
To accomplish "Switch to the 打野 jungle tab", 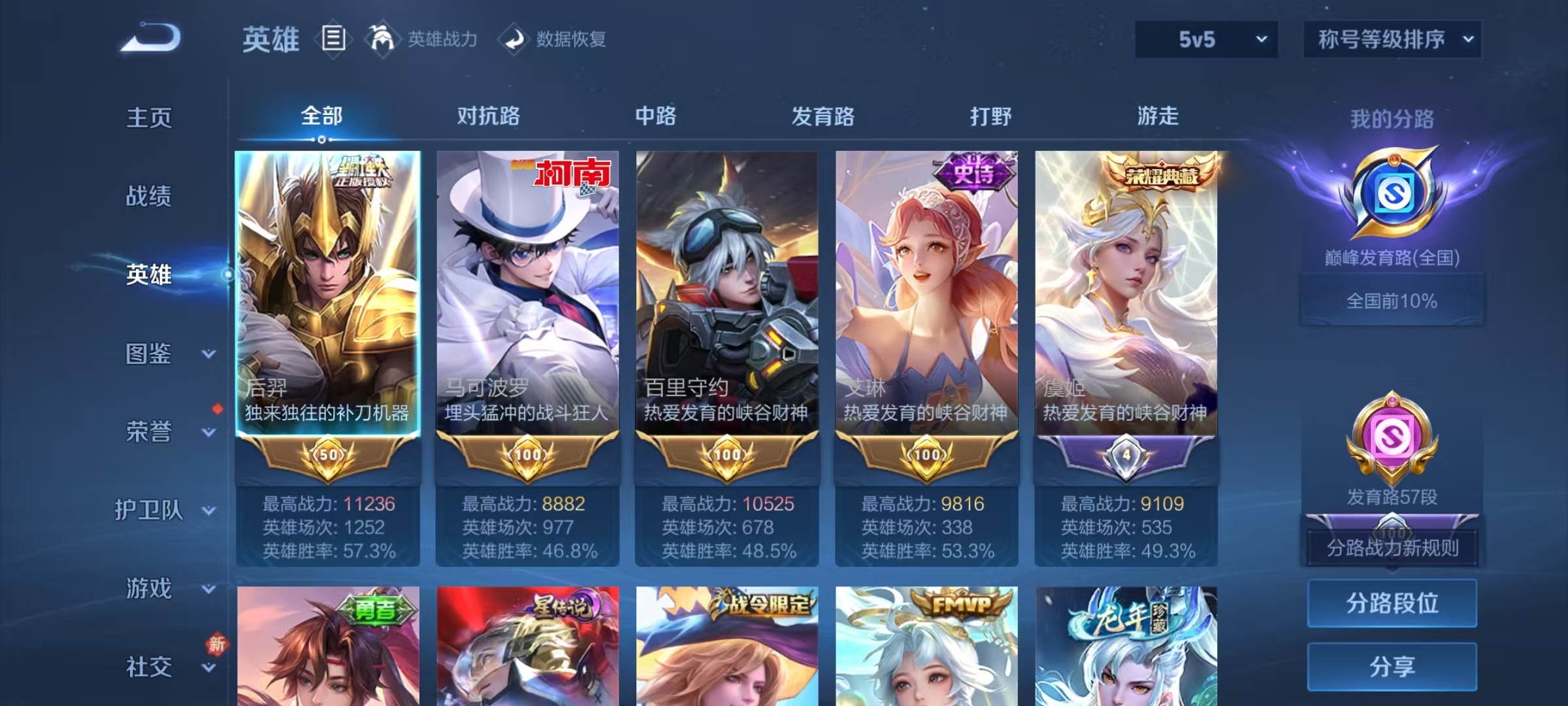I will point(988,116).
